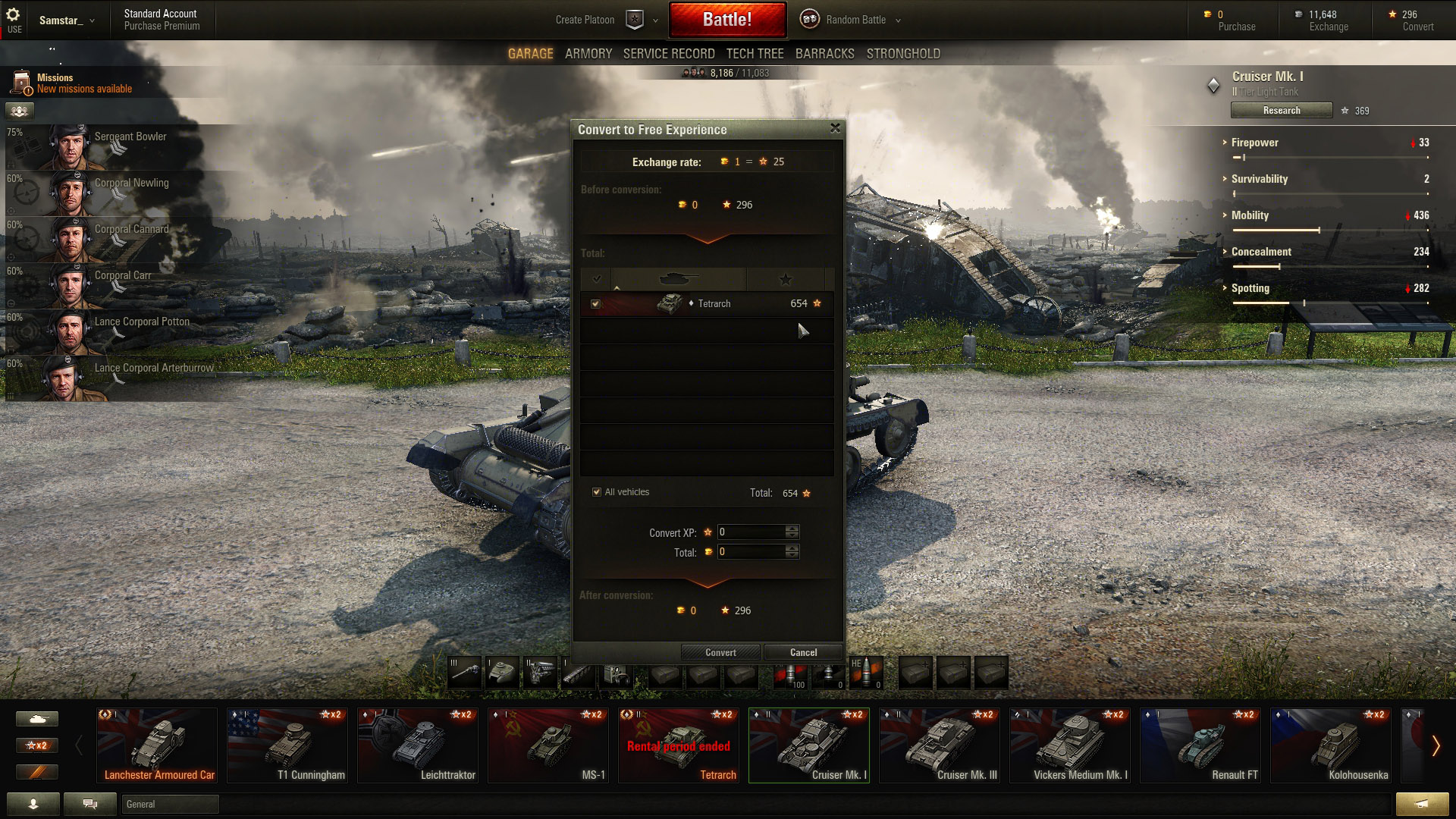
Task: Show the Stronghold tab
Action: click(902, 54)
